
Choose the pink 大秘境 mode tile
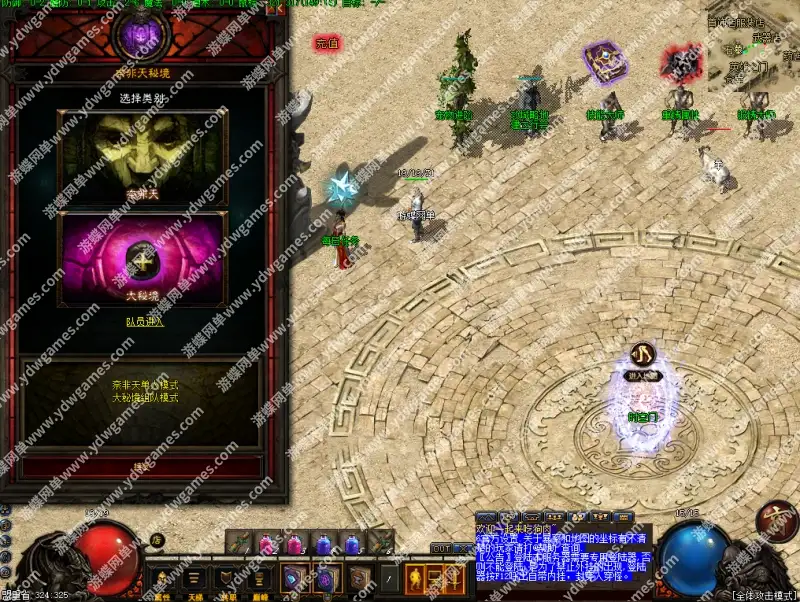142,257
